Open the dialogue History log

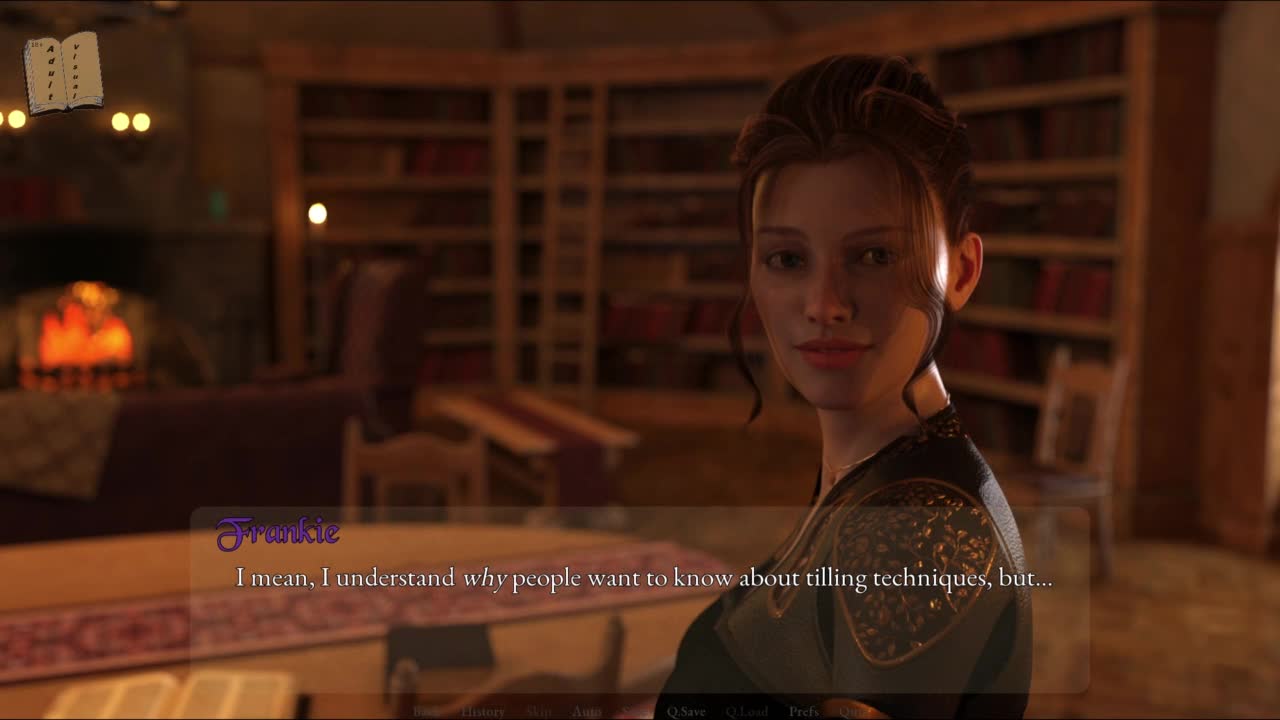tap(482, 711)
